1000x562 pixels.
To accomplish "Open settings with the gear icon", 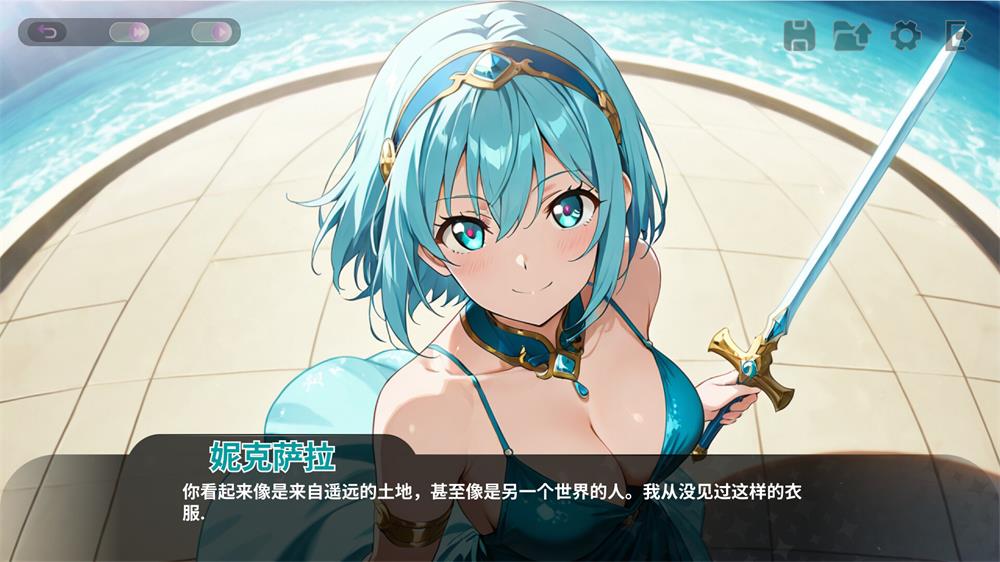I will (905, 36).
